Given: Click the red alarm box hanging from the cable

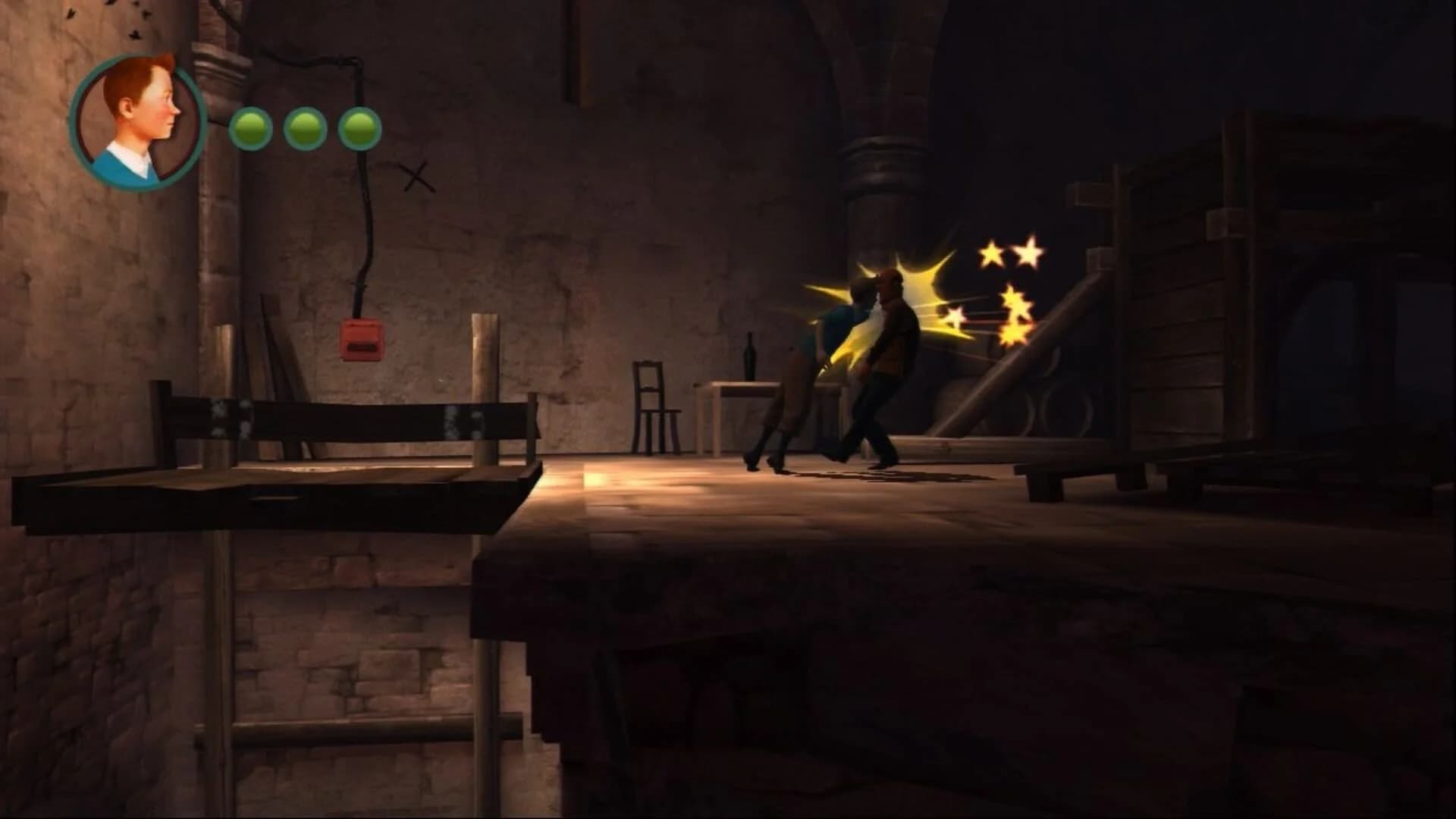Looking at the screenshot, I should (x=362, y=339).
